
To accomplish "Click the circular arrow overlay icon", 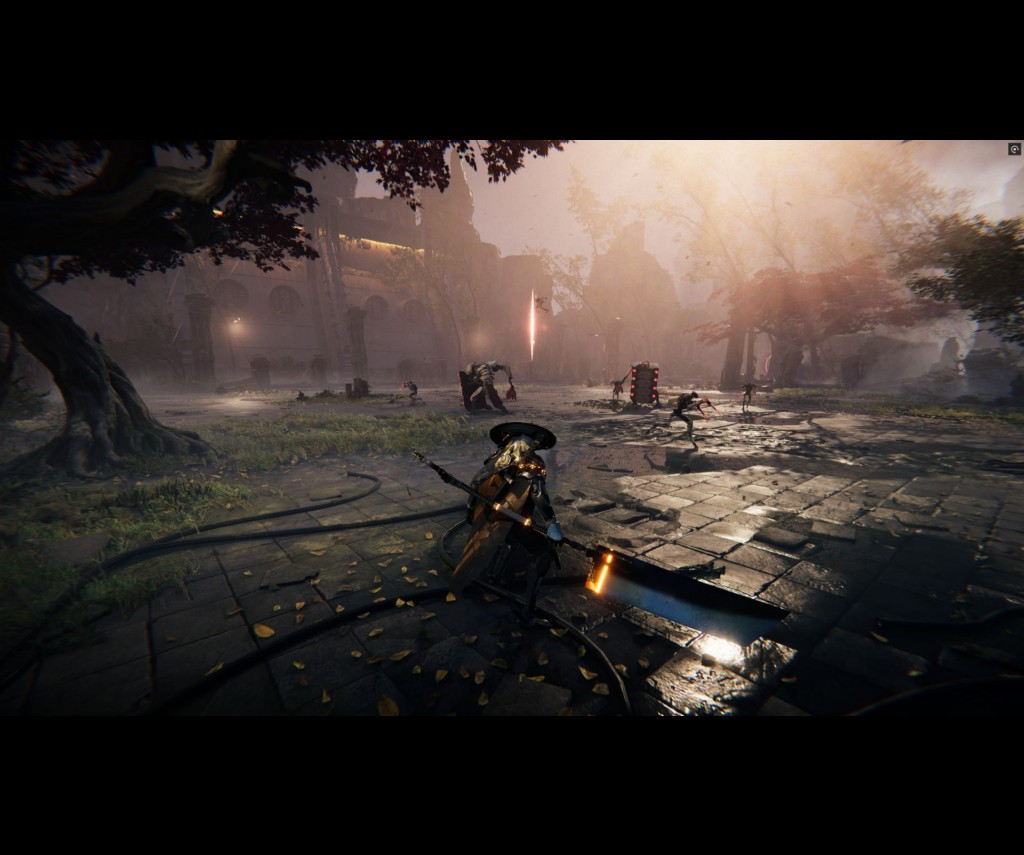I will click(x=1014, y=149).
